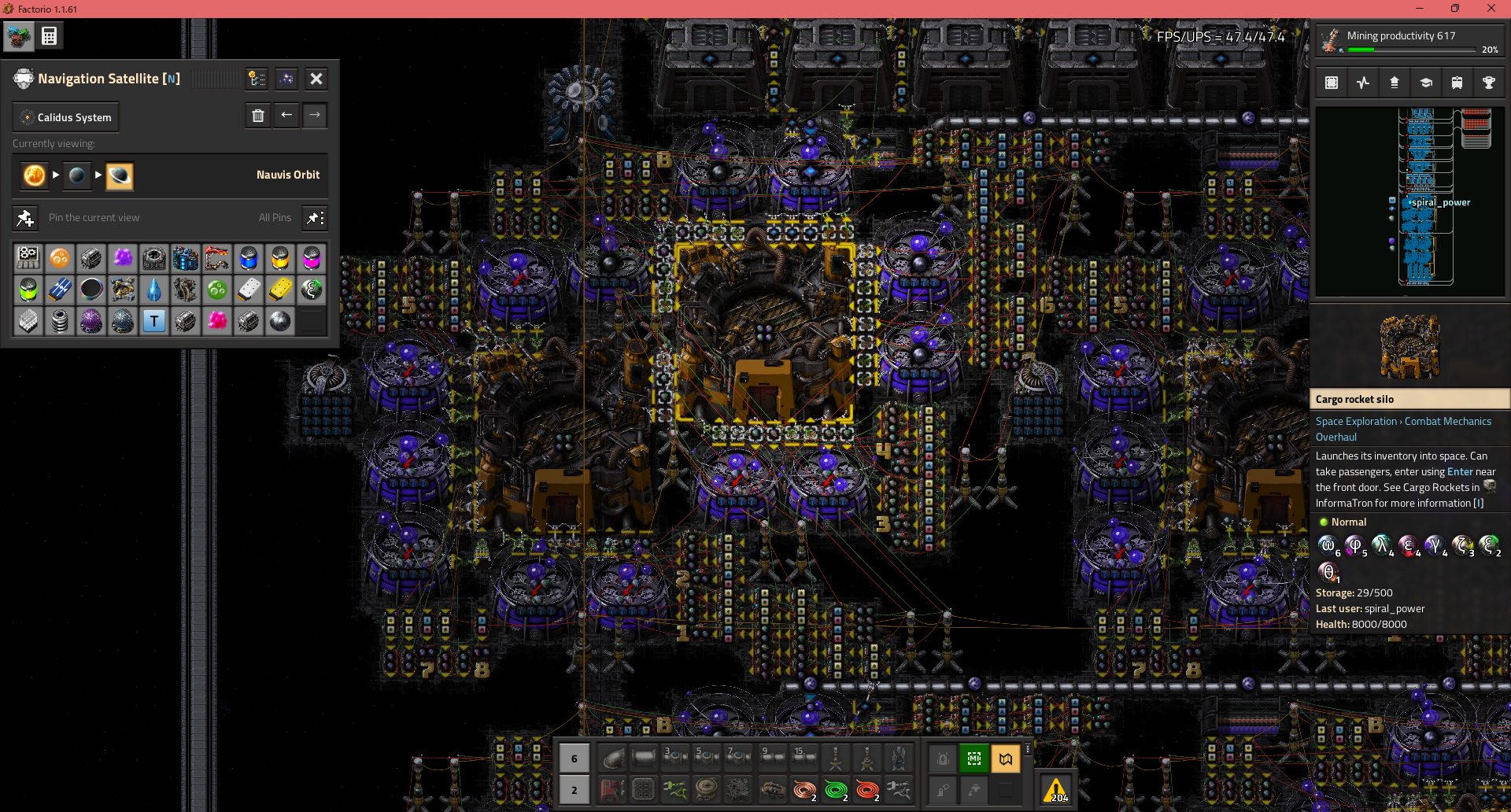Image resolution: width=1511 pixels, height=812 pixels.
Task: Choose the blue letter T pin
Action: [154, 321]
